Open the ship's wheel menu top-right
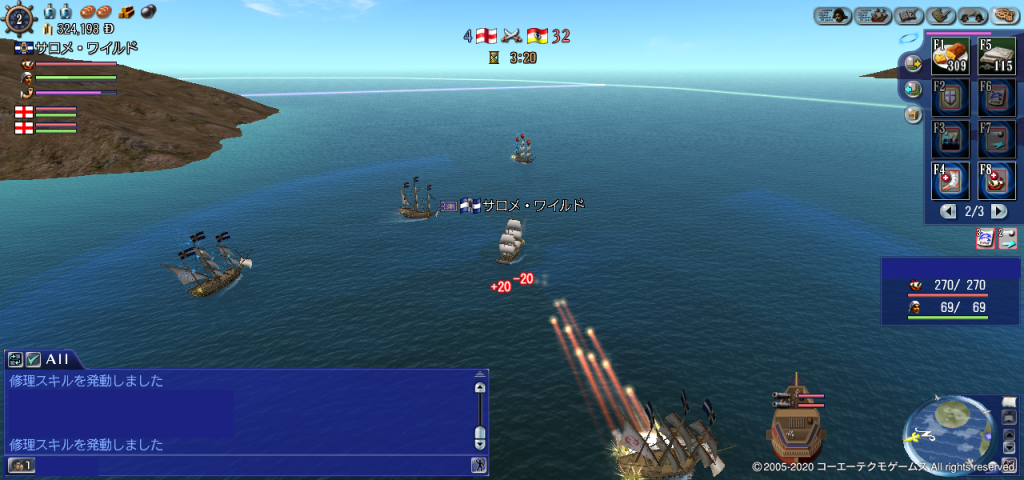Viewport: 1024px width, 480px height. 940,15
